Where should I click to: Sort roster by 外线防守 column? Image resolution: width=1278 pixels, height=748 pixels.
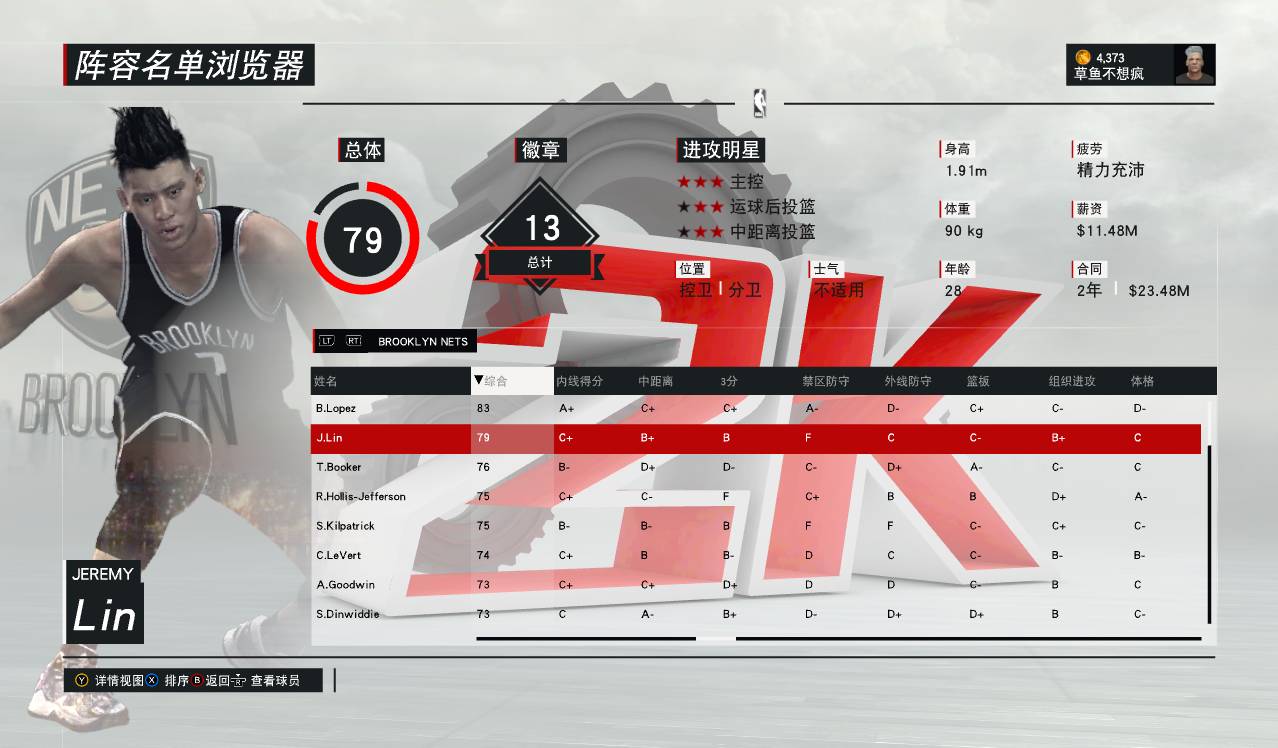pyautogui.click(x=908, y=381)
